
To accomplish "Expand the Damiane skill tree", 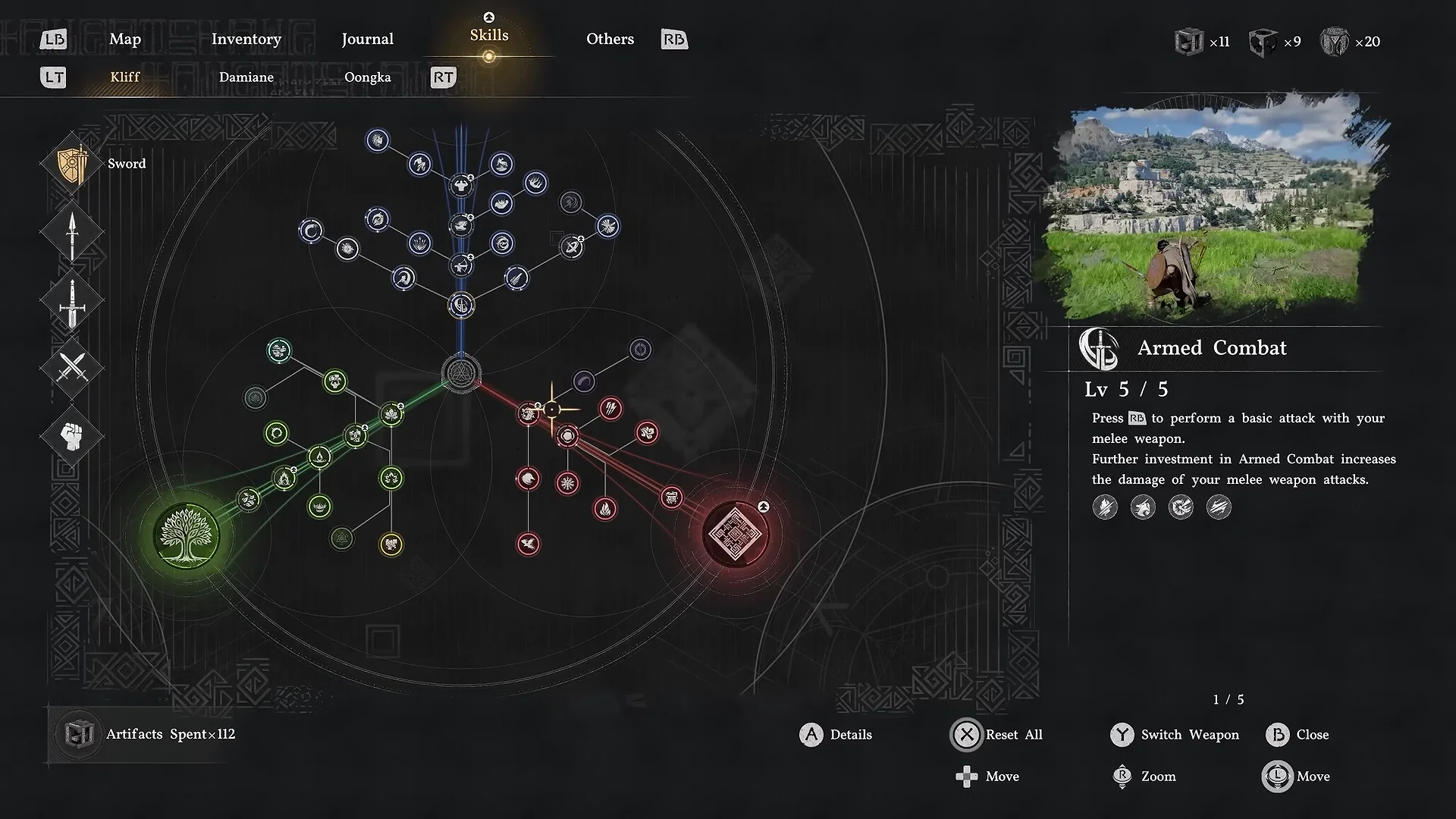I will pyautogui.click(x=246, y=77).
